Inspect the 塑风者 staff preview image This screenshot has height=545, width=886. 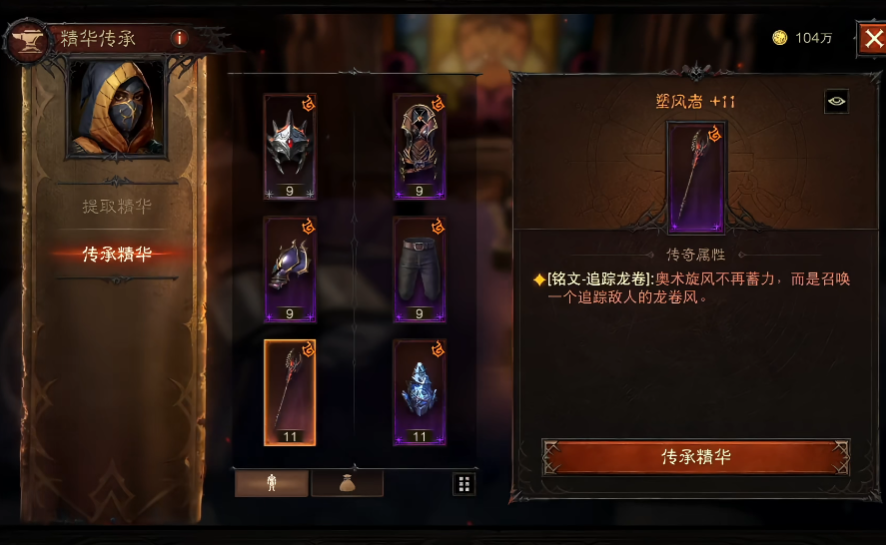click(x=696, y=177)
